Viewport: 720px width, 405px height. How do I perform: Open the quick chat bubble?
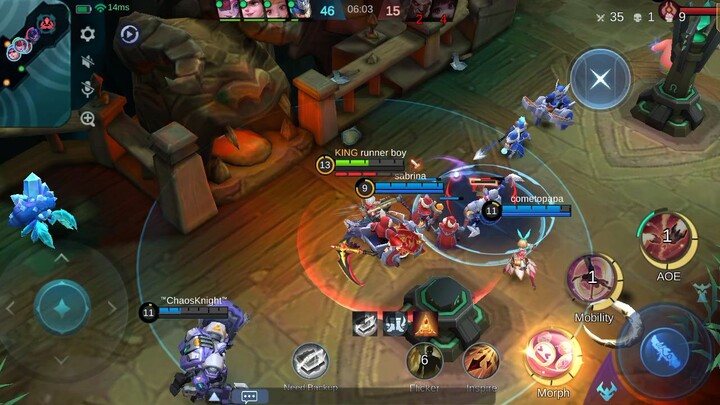coord(249,396)
